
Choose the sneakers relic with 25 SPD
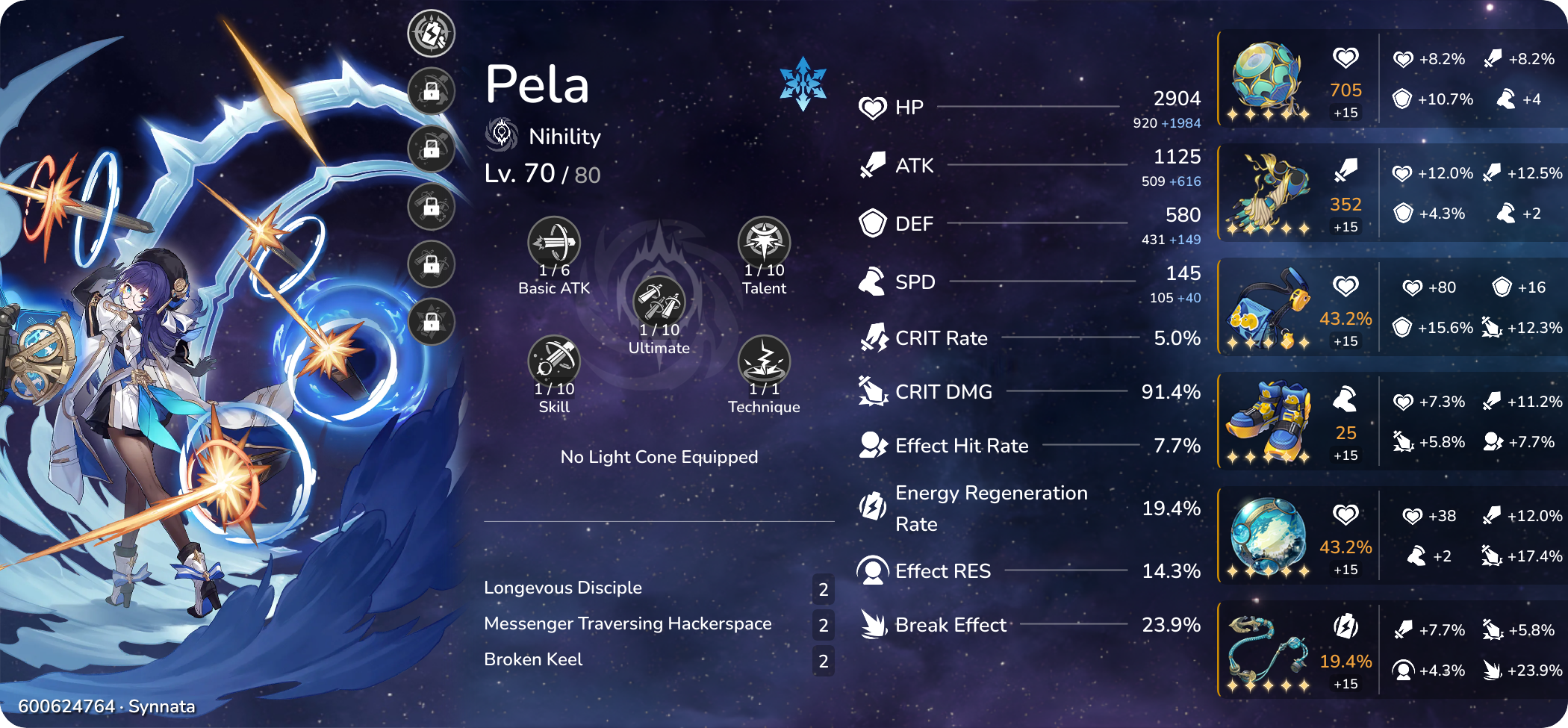[x=1267, y=422]
